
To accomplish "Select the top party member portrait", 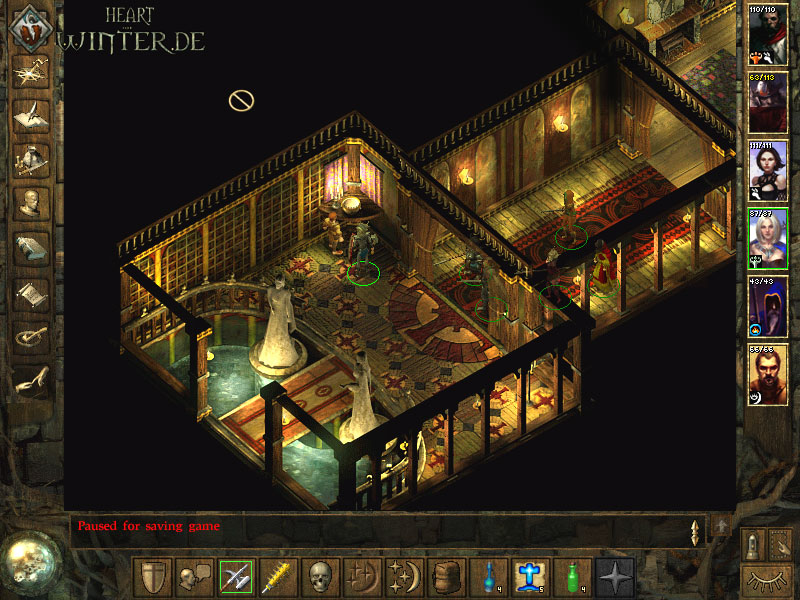I will click(x=768, y=34).
